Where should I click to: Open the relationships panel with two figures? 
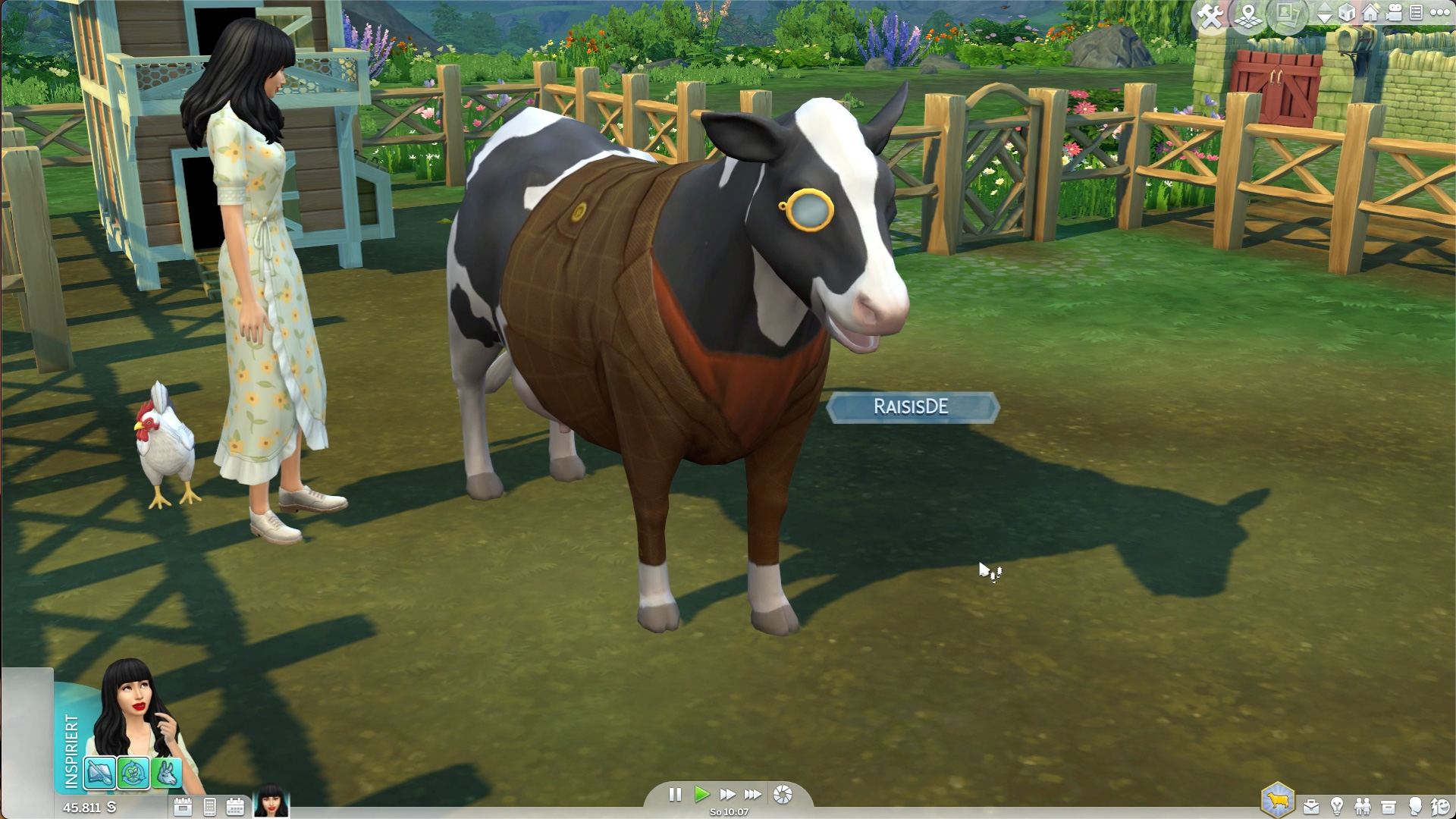(x=1363, y=806)
